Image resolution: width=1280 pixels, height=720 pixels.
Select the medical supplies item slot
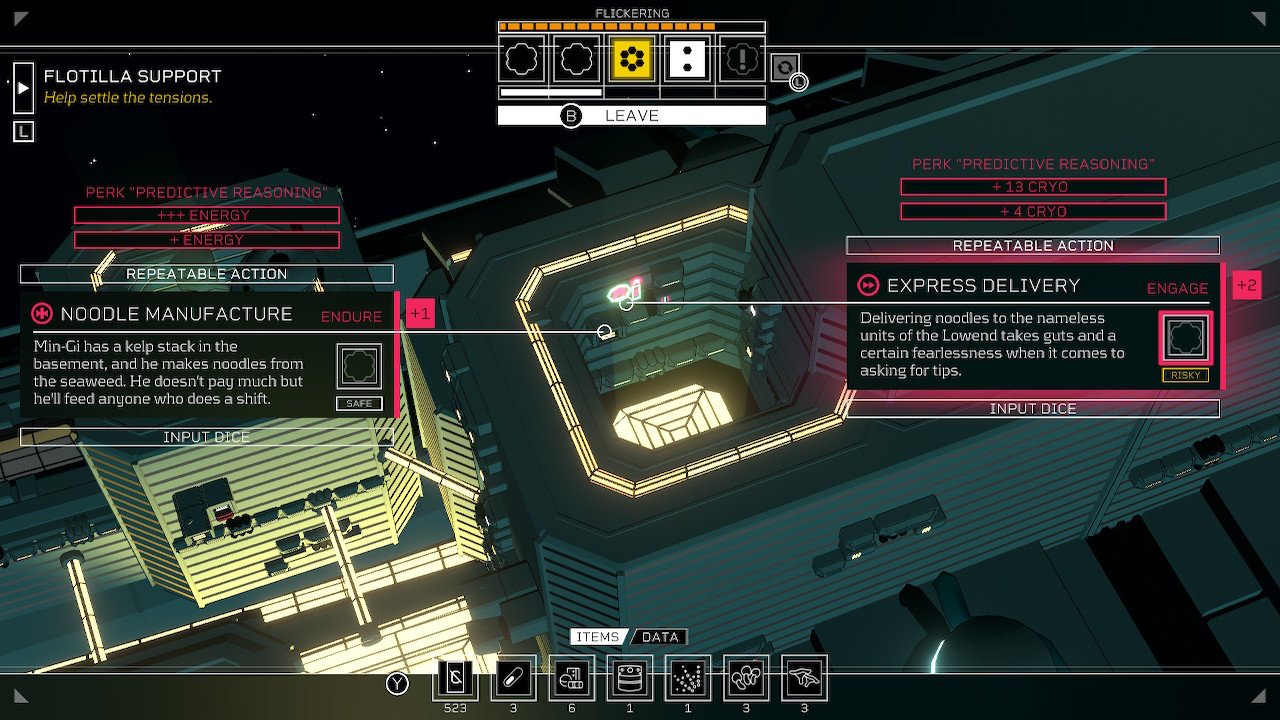571,680
